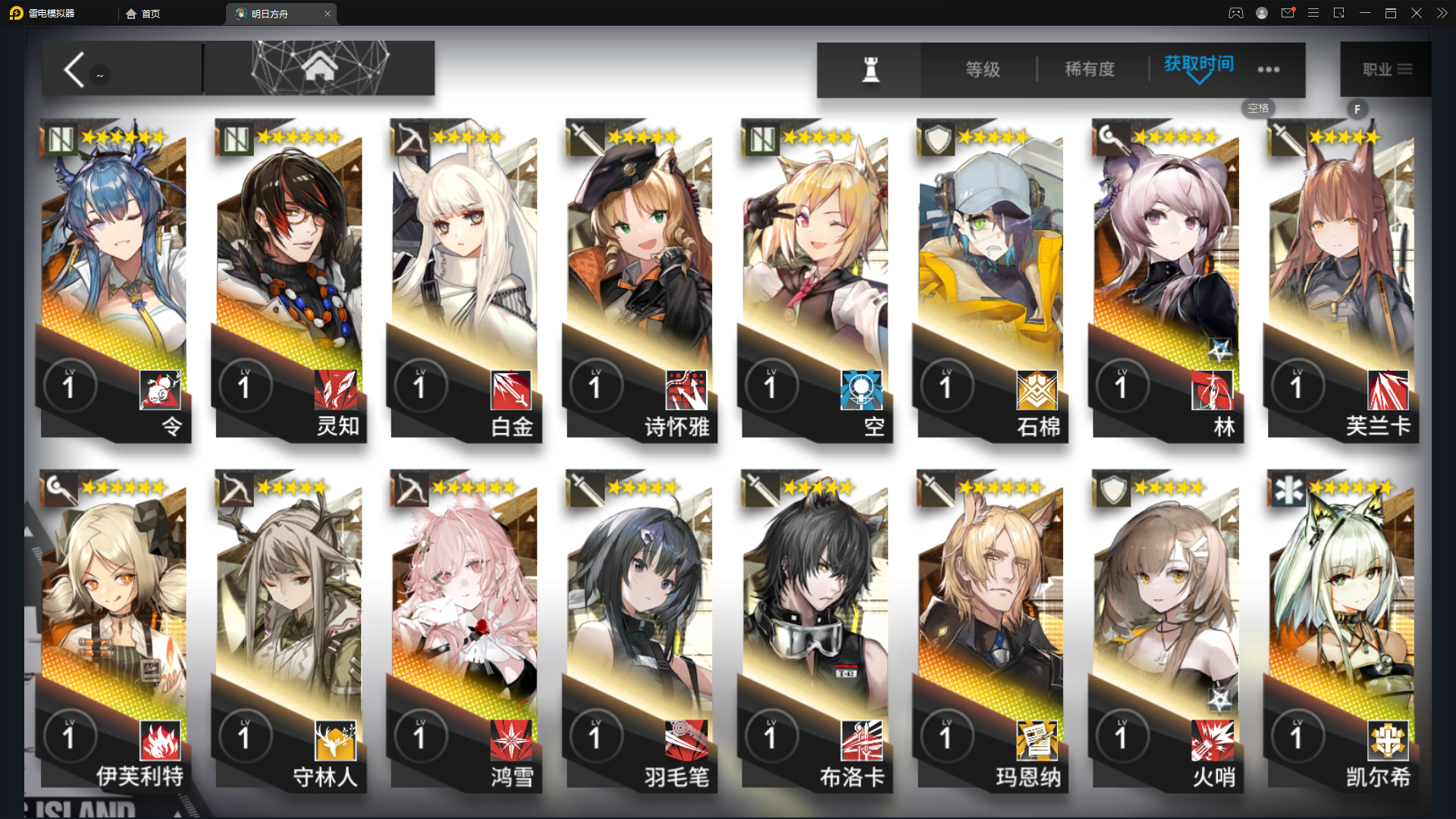The image size is (1456, 819).
Task: Open the emulator hamburger menu
Action: coord(1314,13)
